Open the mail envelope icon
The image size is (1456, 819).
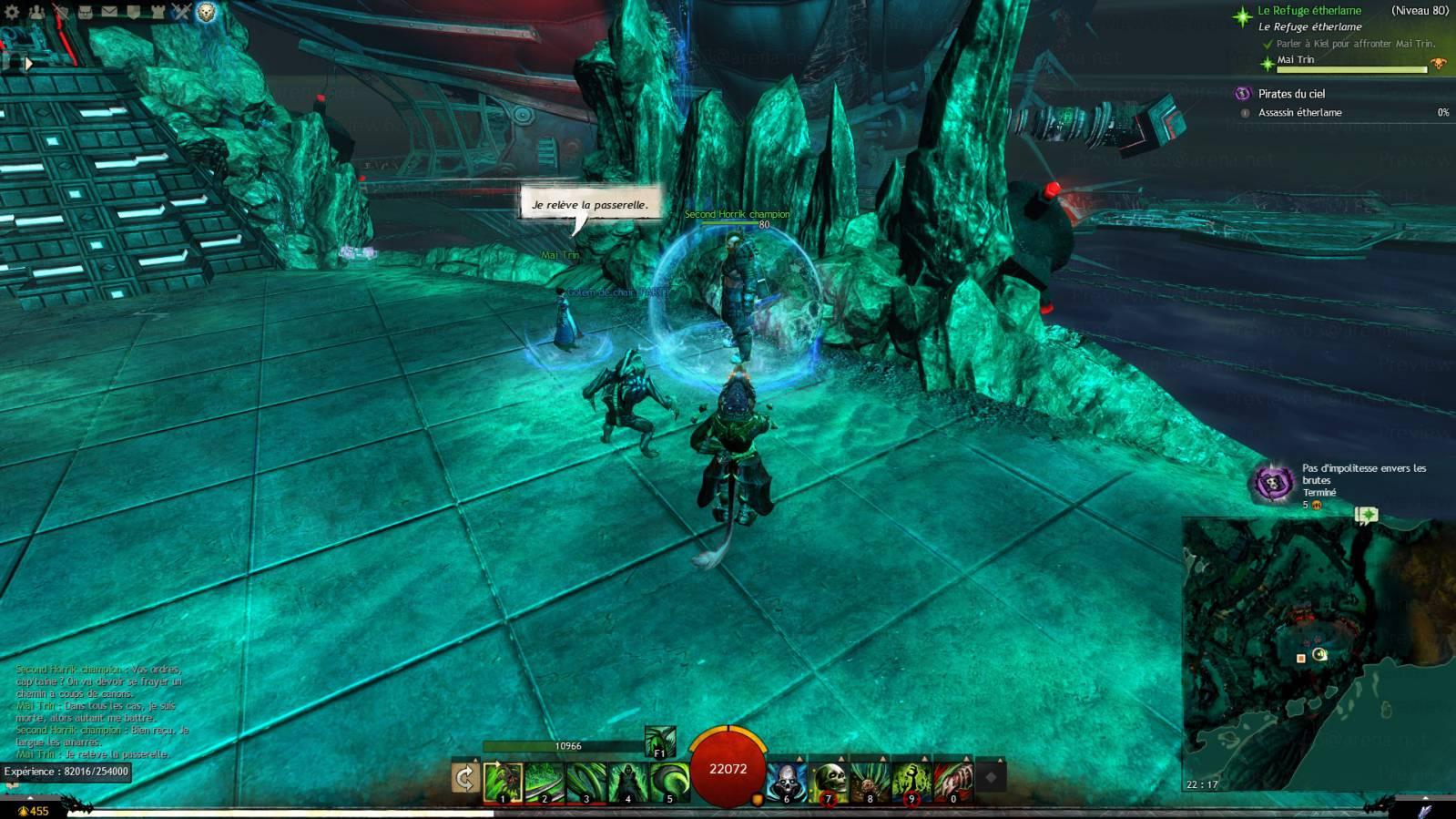point(109,12)
